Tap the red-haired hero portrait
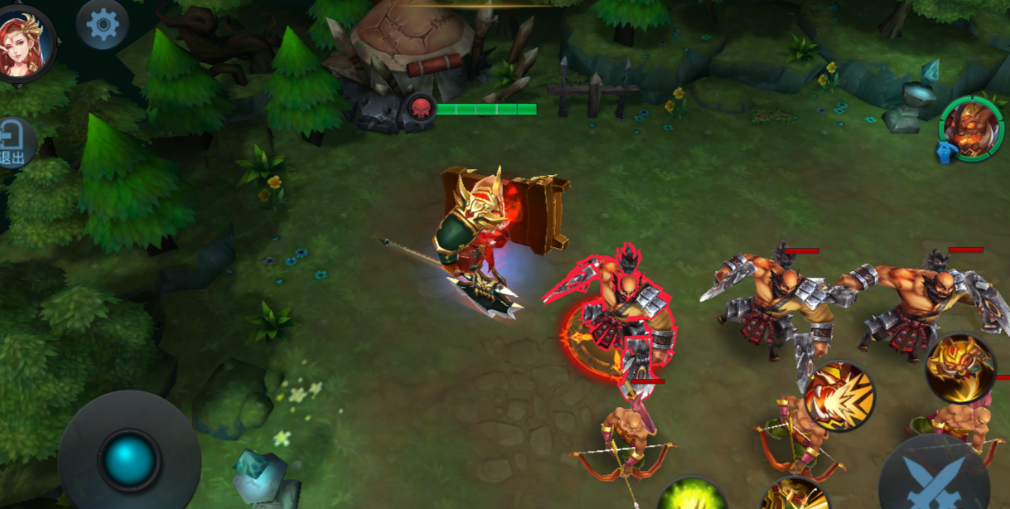Viewport: 1010px width, 509px height. click(x=25, y=43)
